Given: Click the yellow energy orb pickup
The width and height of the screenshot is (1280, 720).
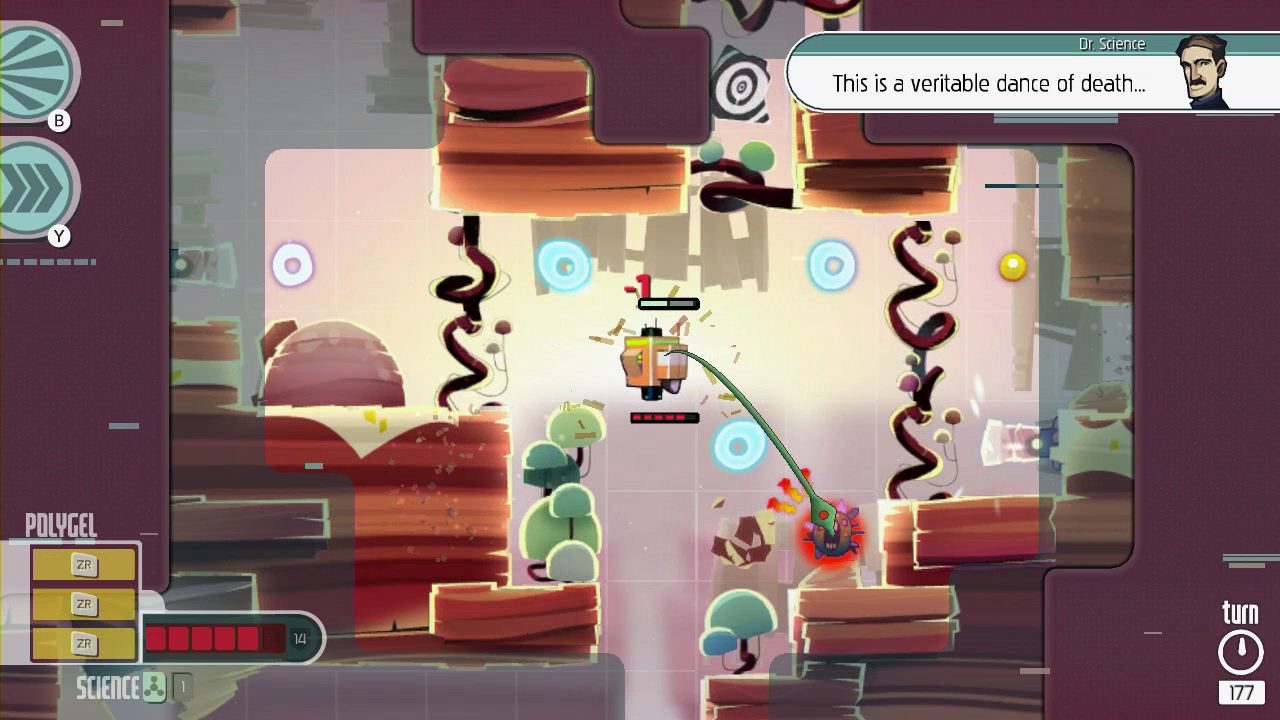Looking at the screenshot, I should coord(1012,265).
